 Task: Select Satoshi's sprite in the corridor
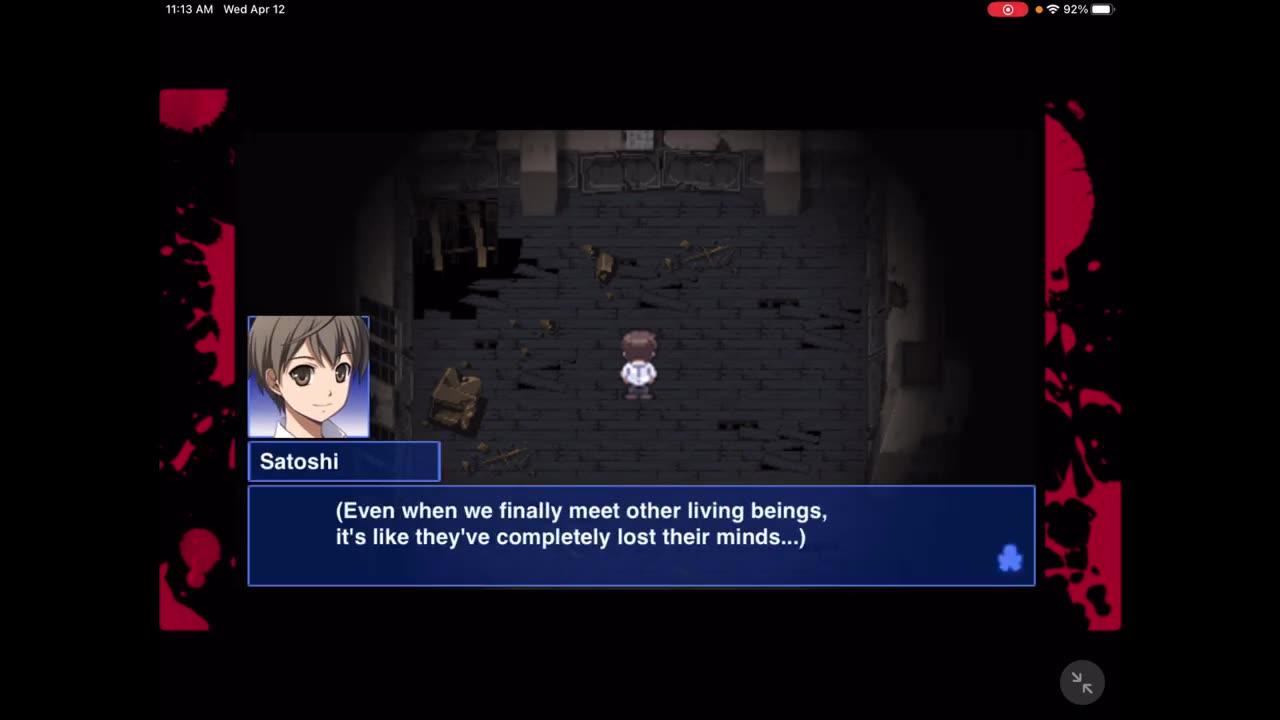pyautogui.click(x=640, y=365)
